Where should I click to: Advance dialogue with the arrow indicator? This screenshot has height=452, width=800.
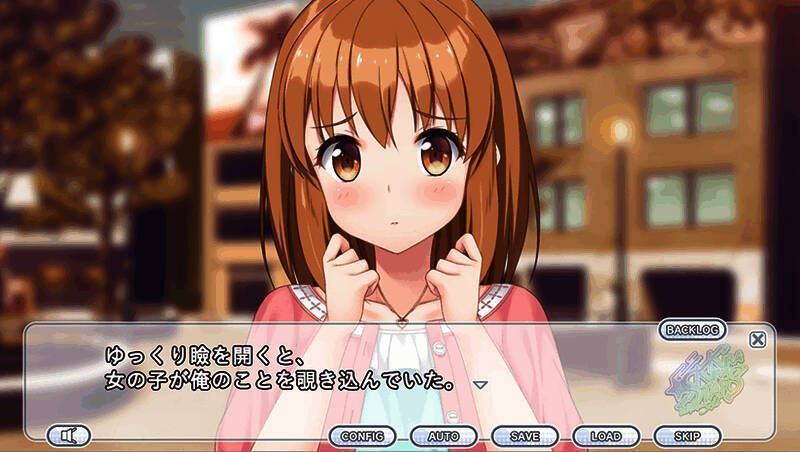pos(479,384)
